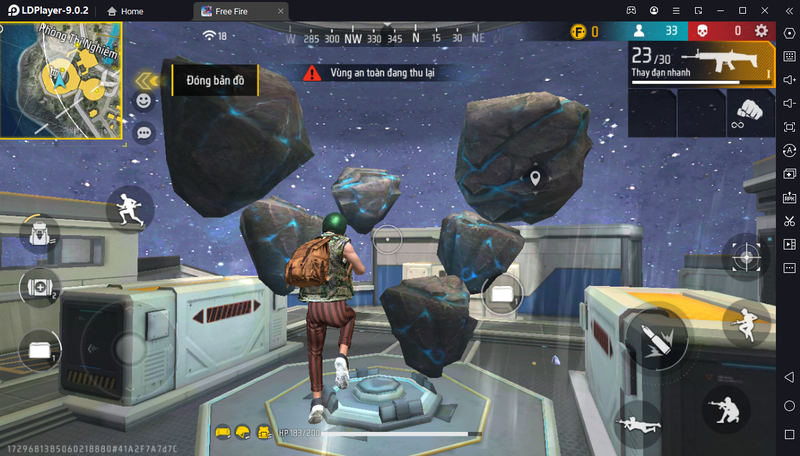Image resolution: width=800 pixels, height=456 pixels.
Task: Open the minimap
Action: 61,80
